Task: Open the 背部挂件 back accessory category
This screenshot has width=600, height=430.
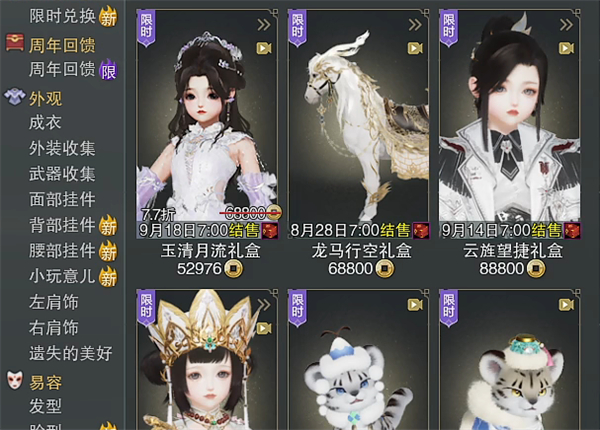Action: coord(62,225)
